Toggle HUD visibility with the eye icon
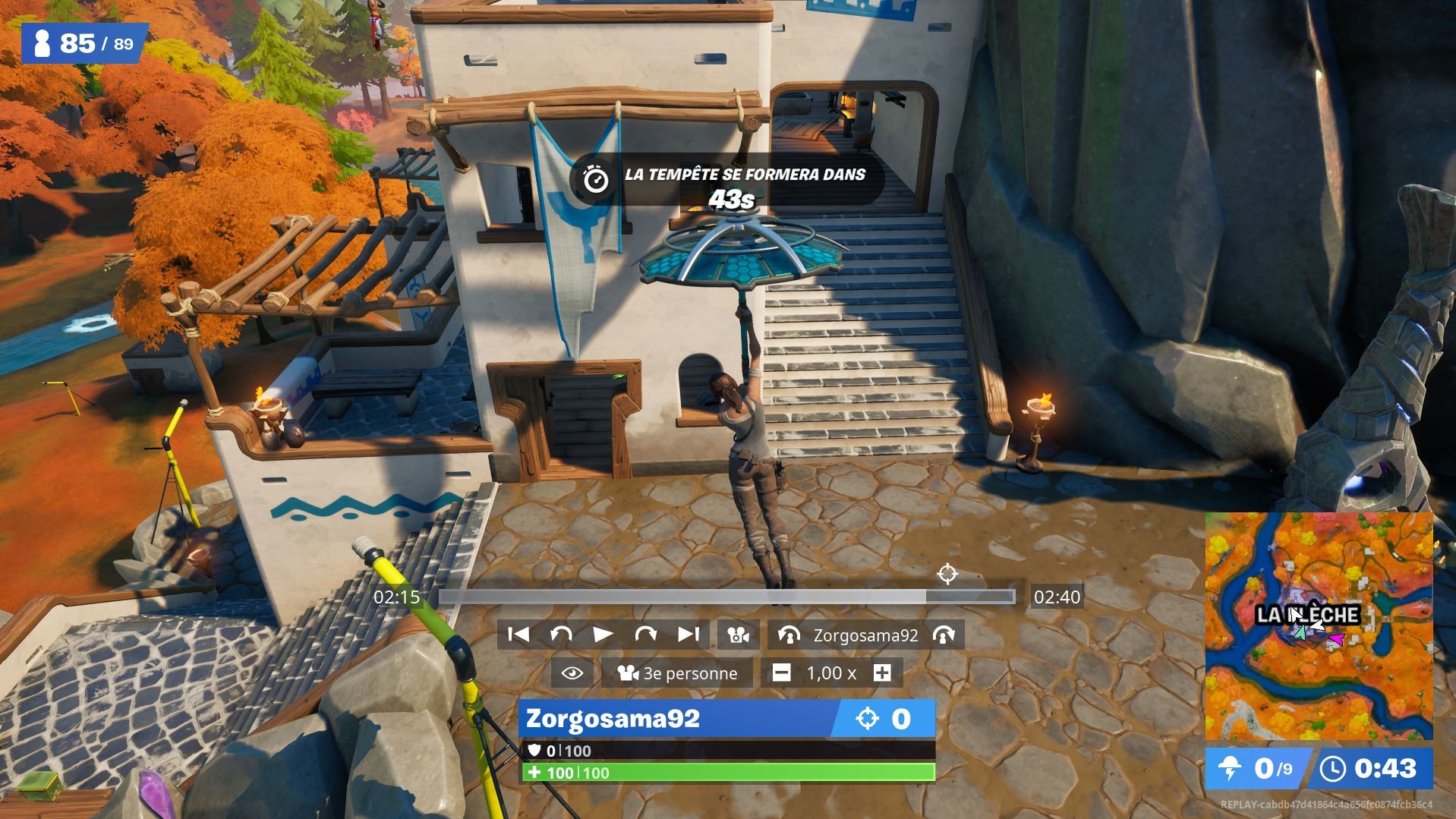1456x819 pixels. tap(571, 673)
